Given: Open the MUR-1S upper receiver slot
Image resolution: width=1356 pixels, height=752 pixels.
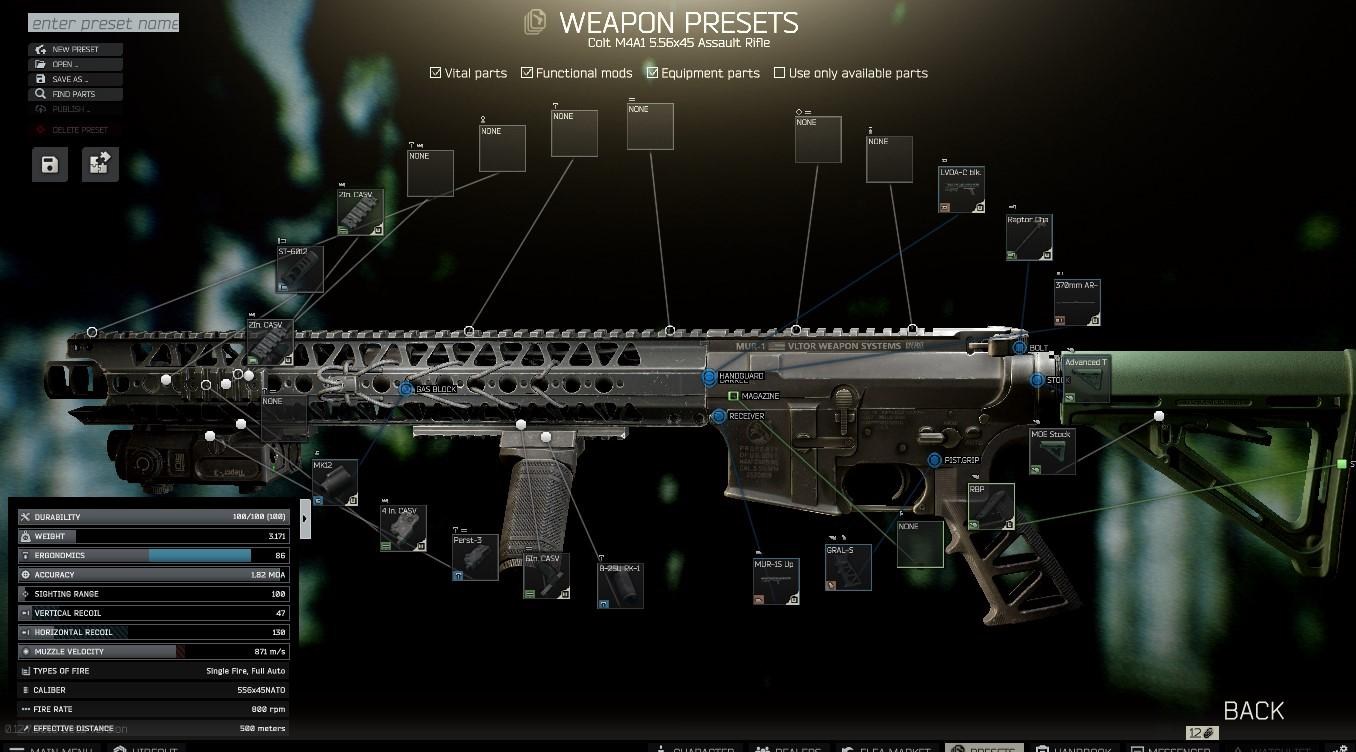Looking at the screenshot, I should click(776, 581).
